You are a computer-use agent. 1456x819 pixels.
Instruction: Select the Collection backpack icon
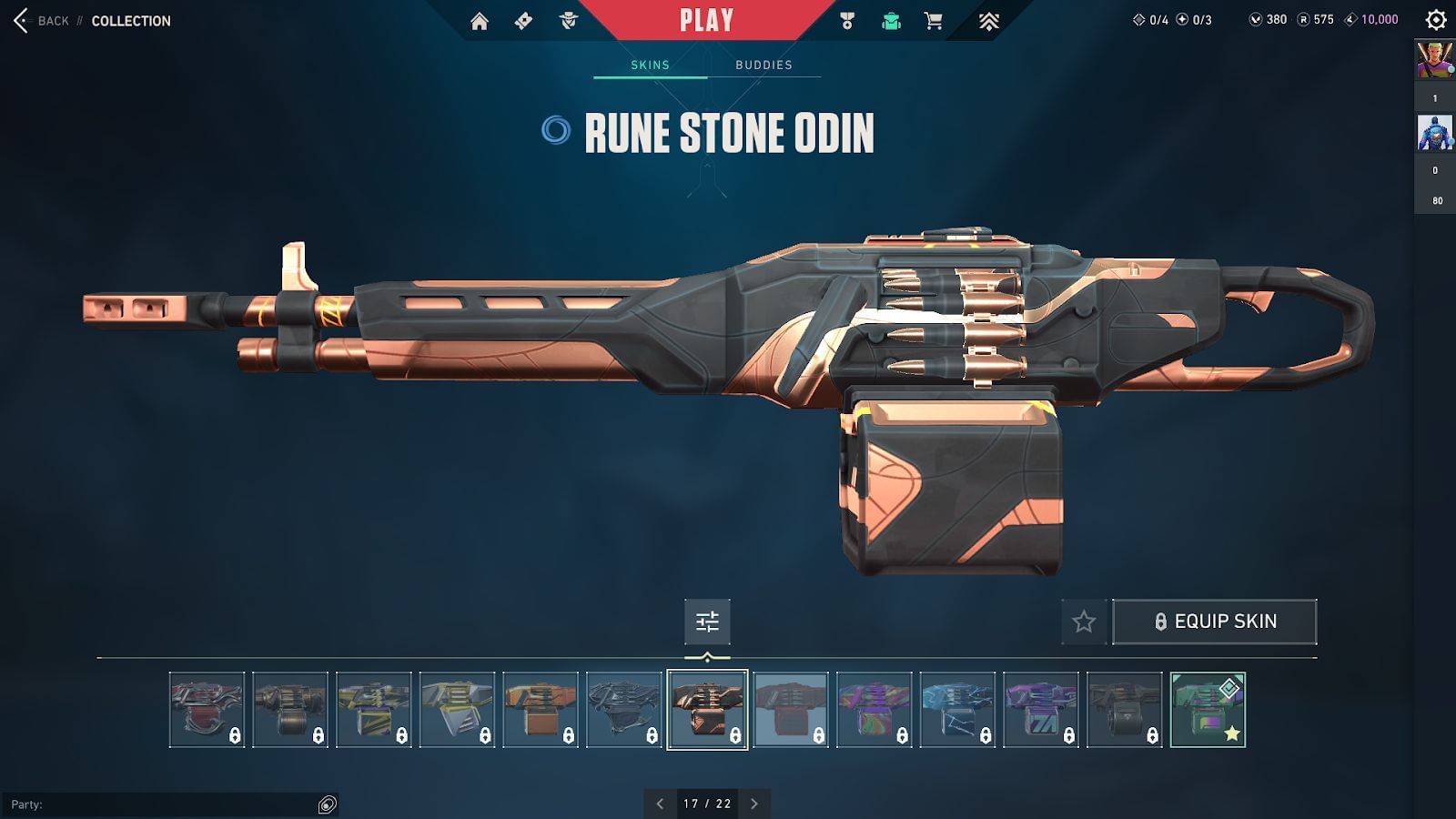point(889,20)
